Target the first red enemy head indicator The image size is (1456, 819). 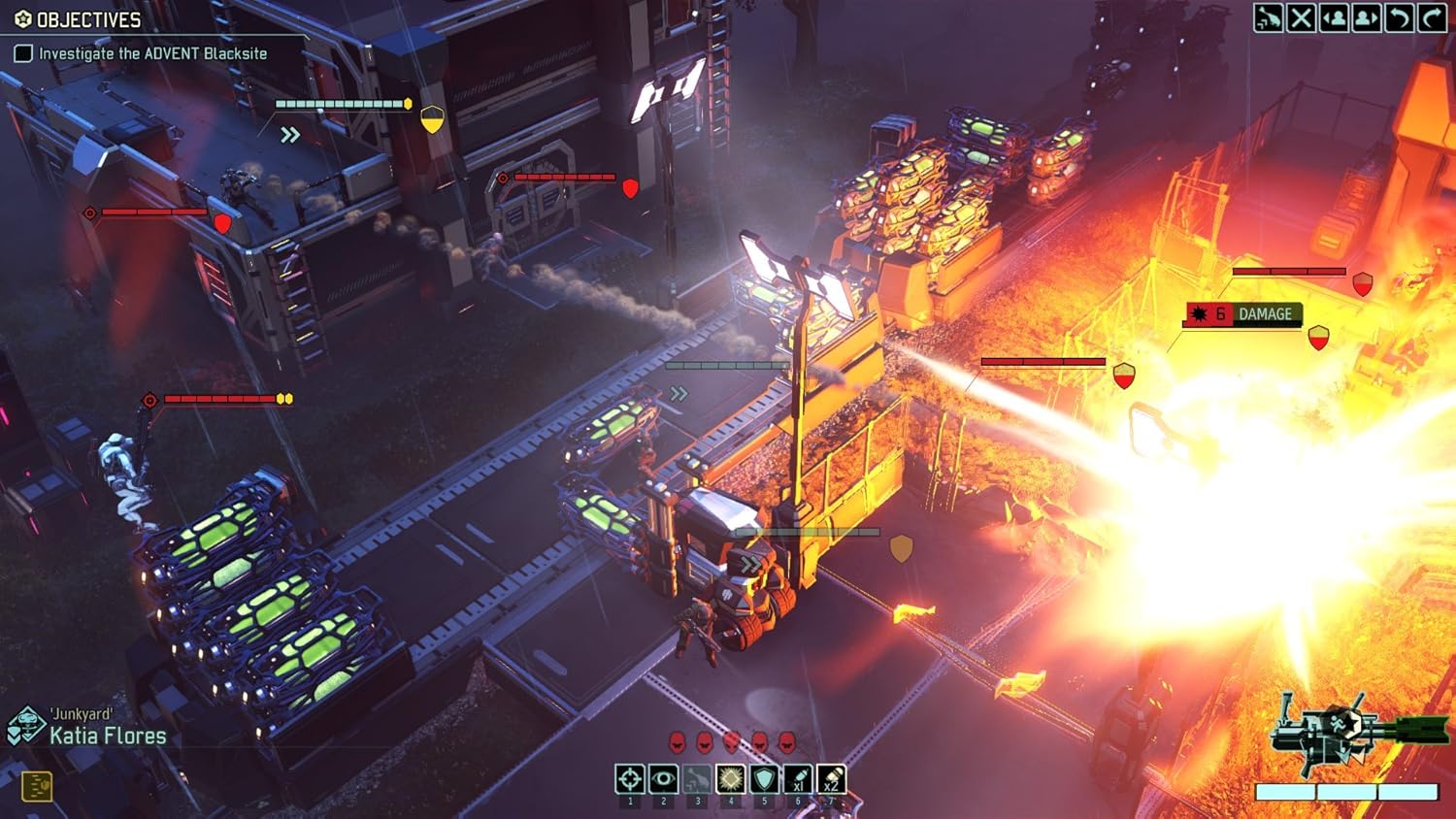point(677,742)
